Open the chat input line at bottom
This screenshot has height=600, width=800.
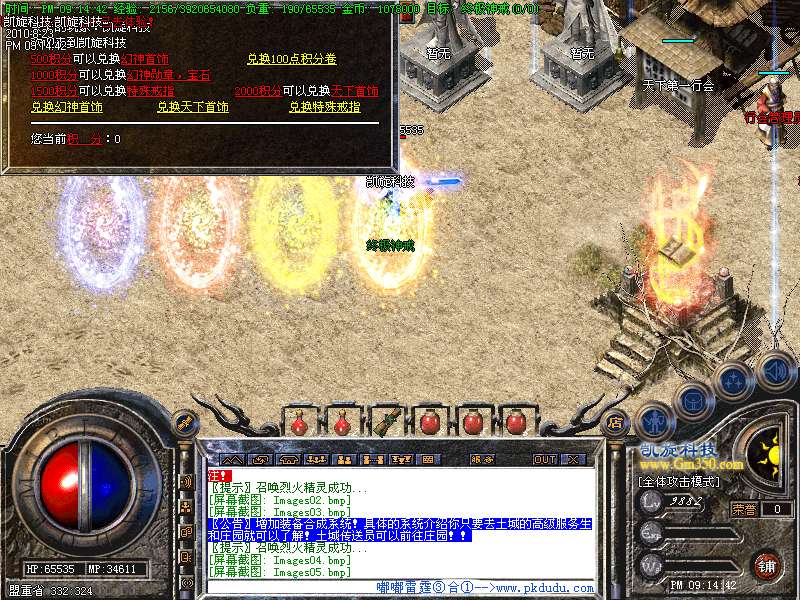tap(400, 588)
